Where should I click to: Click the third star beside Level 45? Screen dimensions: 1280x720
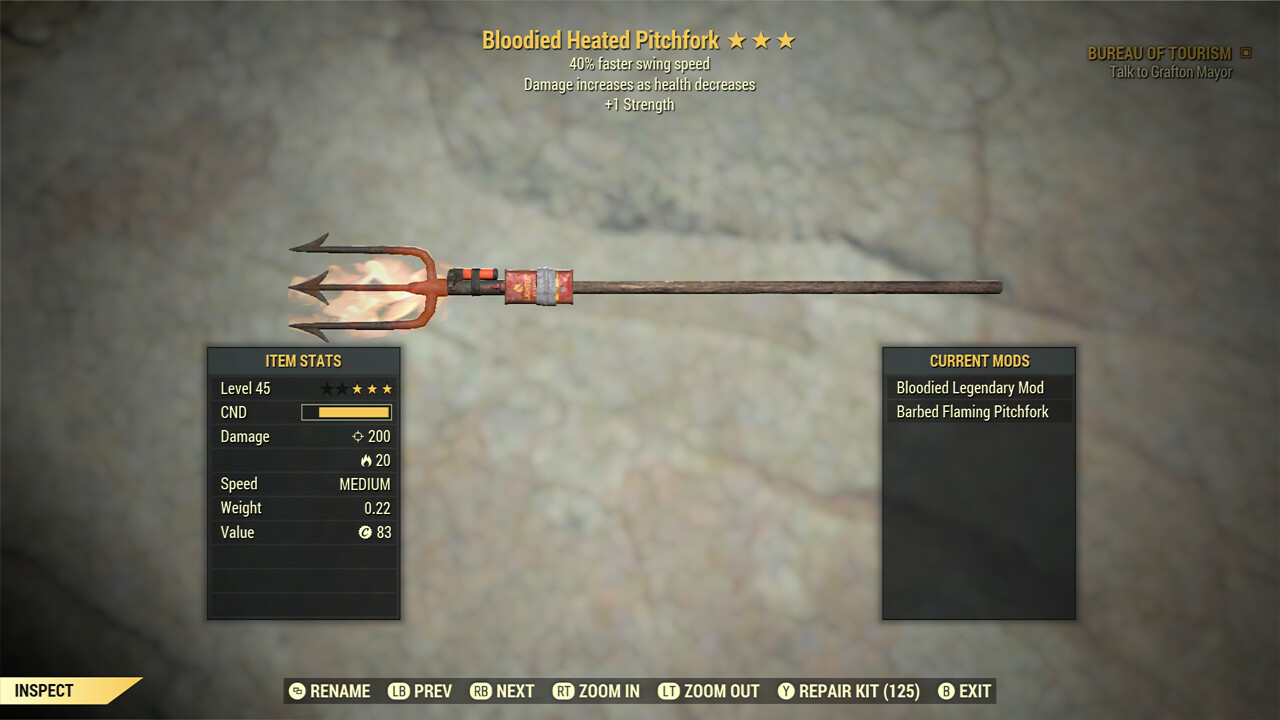(x=359, y=388)
